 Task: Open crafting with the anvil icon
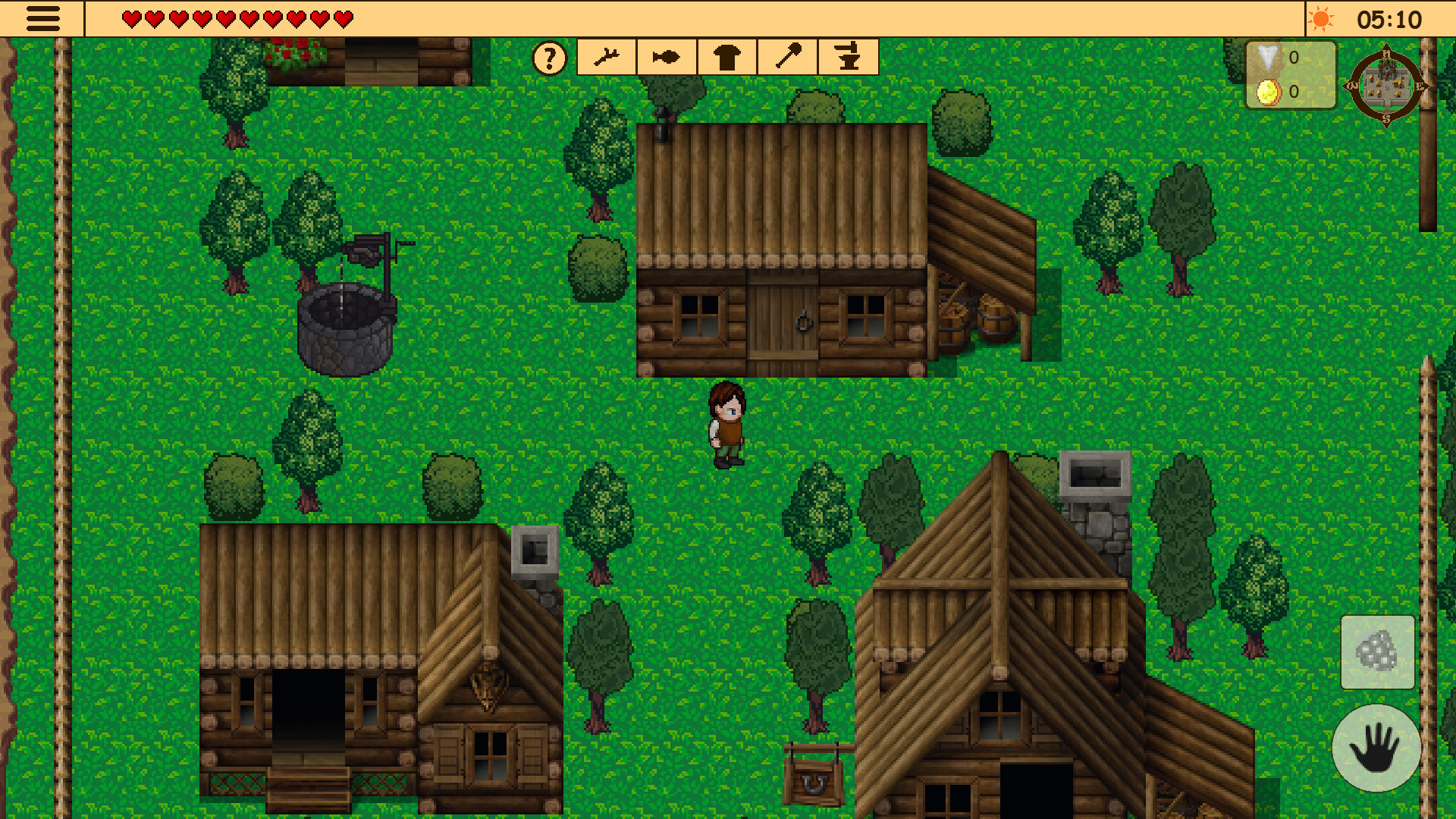click(x=847, y=56)
